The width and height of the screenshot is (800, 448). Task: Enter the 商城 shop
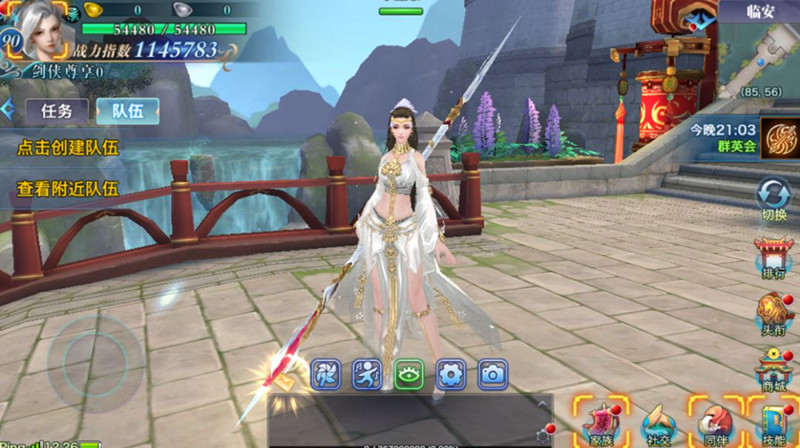774,370
